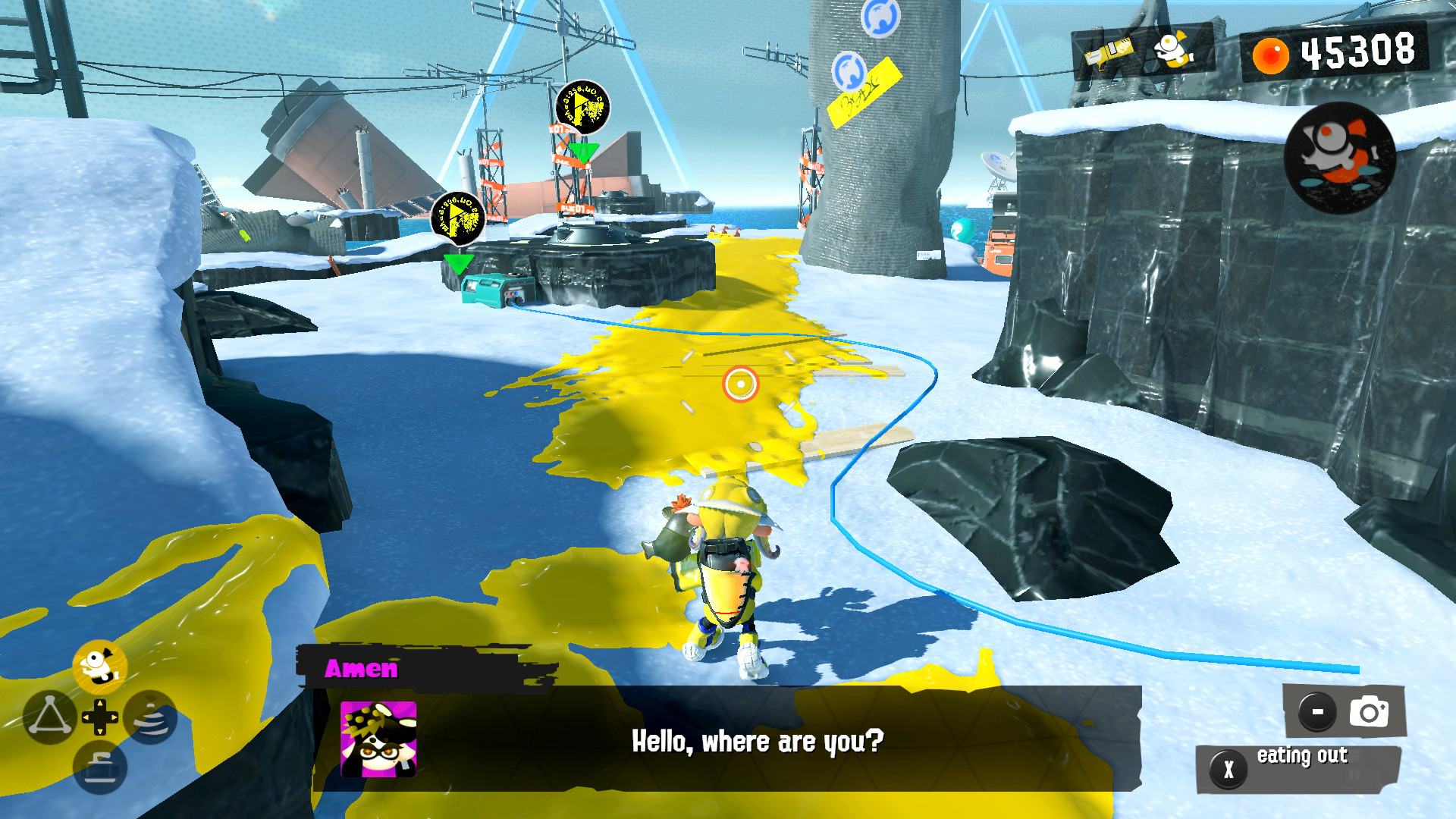1456x819 pixels.
Task: Click the sonar wave ability icon
Action: coord(151,718)
